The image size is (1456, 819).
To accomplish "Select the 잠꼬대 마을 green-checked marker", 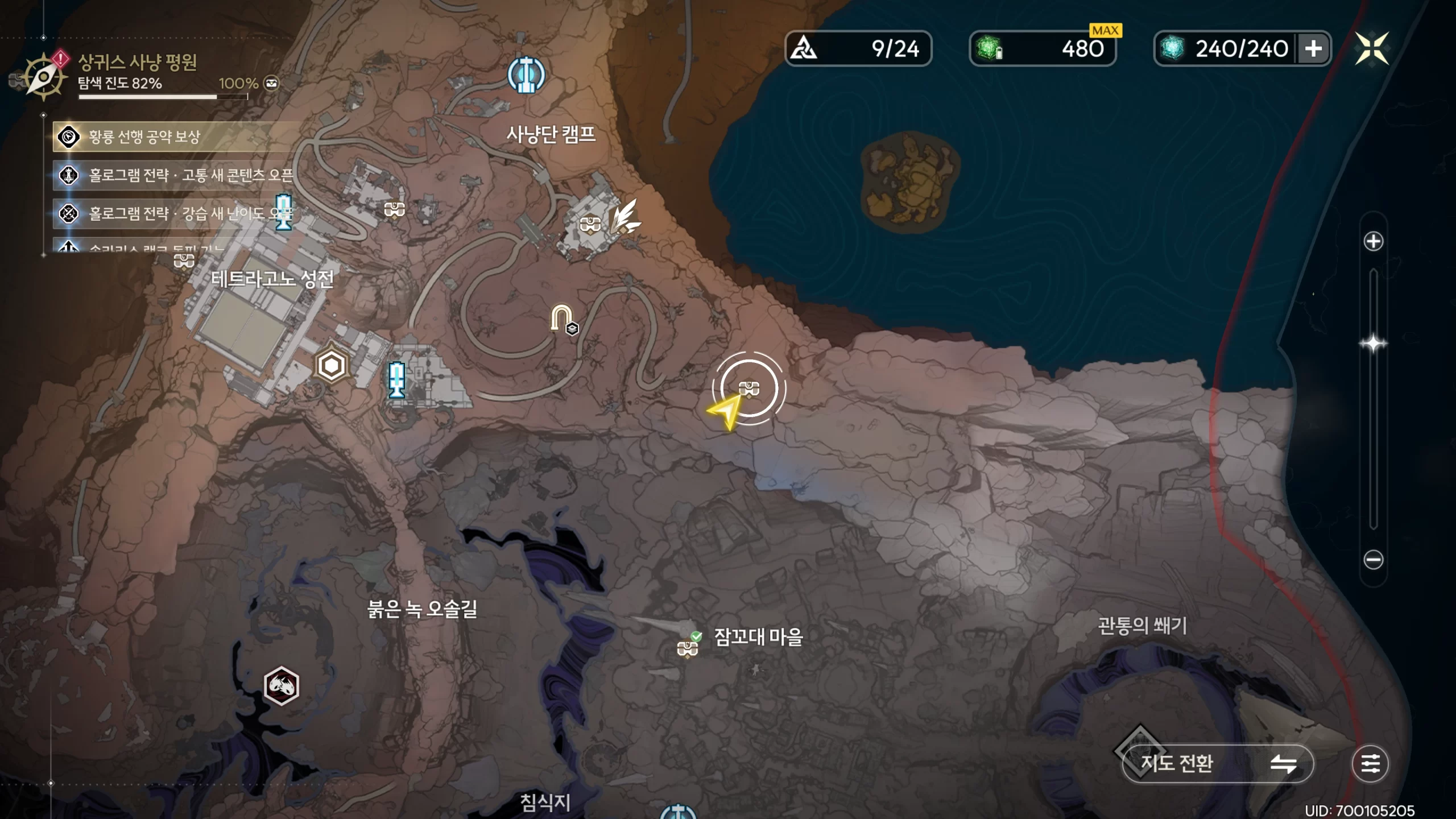I will click(x=688, y=647).
